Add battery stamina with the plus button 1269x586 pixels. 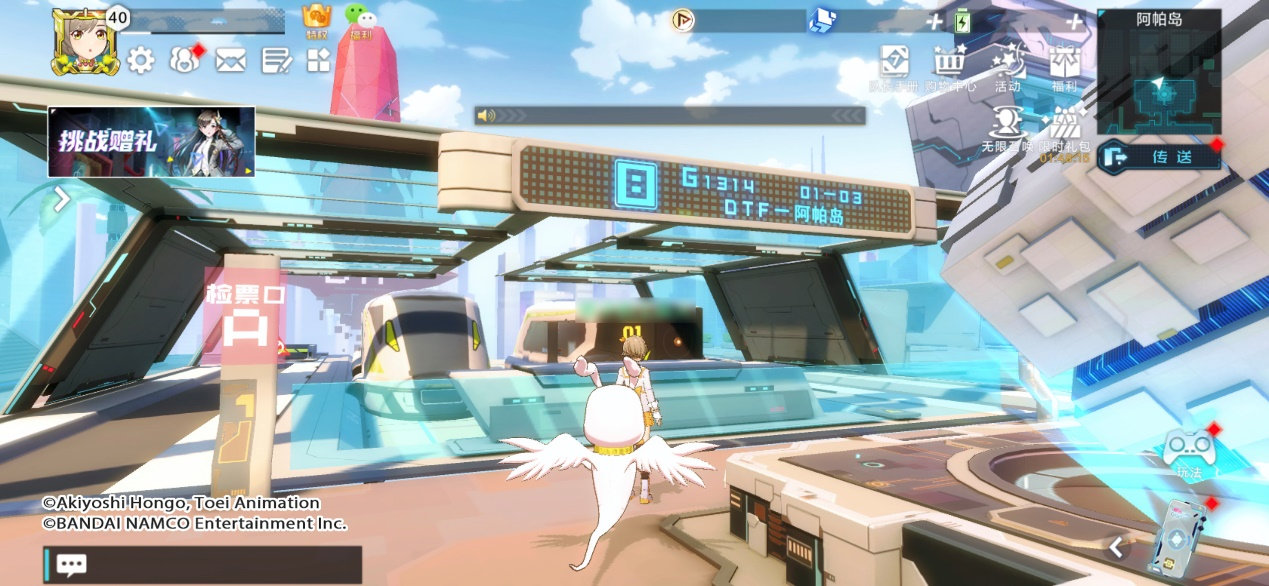(1075, 22)
